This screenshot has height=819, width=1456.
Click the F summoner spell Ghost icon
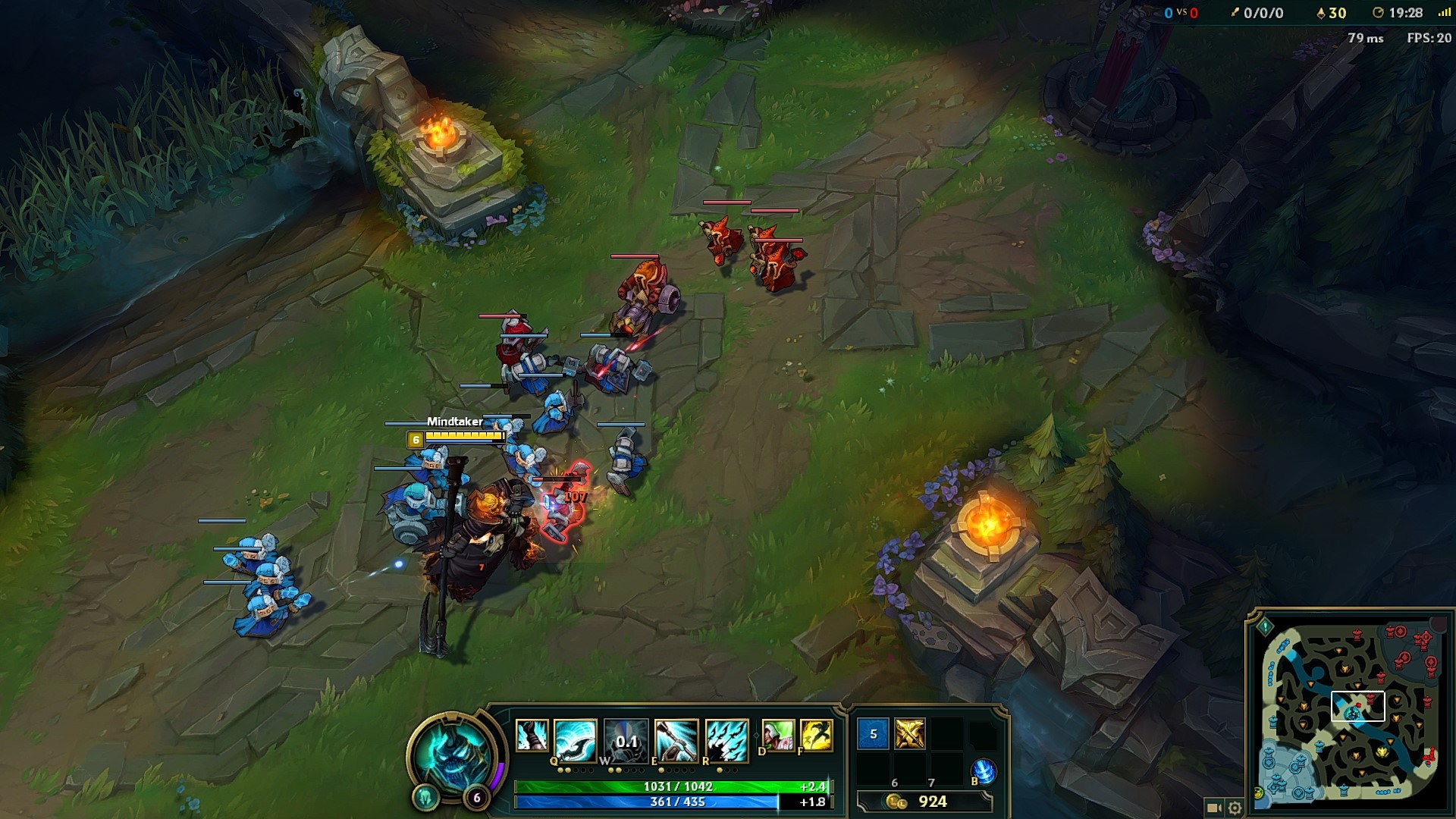[817, 736]
